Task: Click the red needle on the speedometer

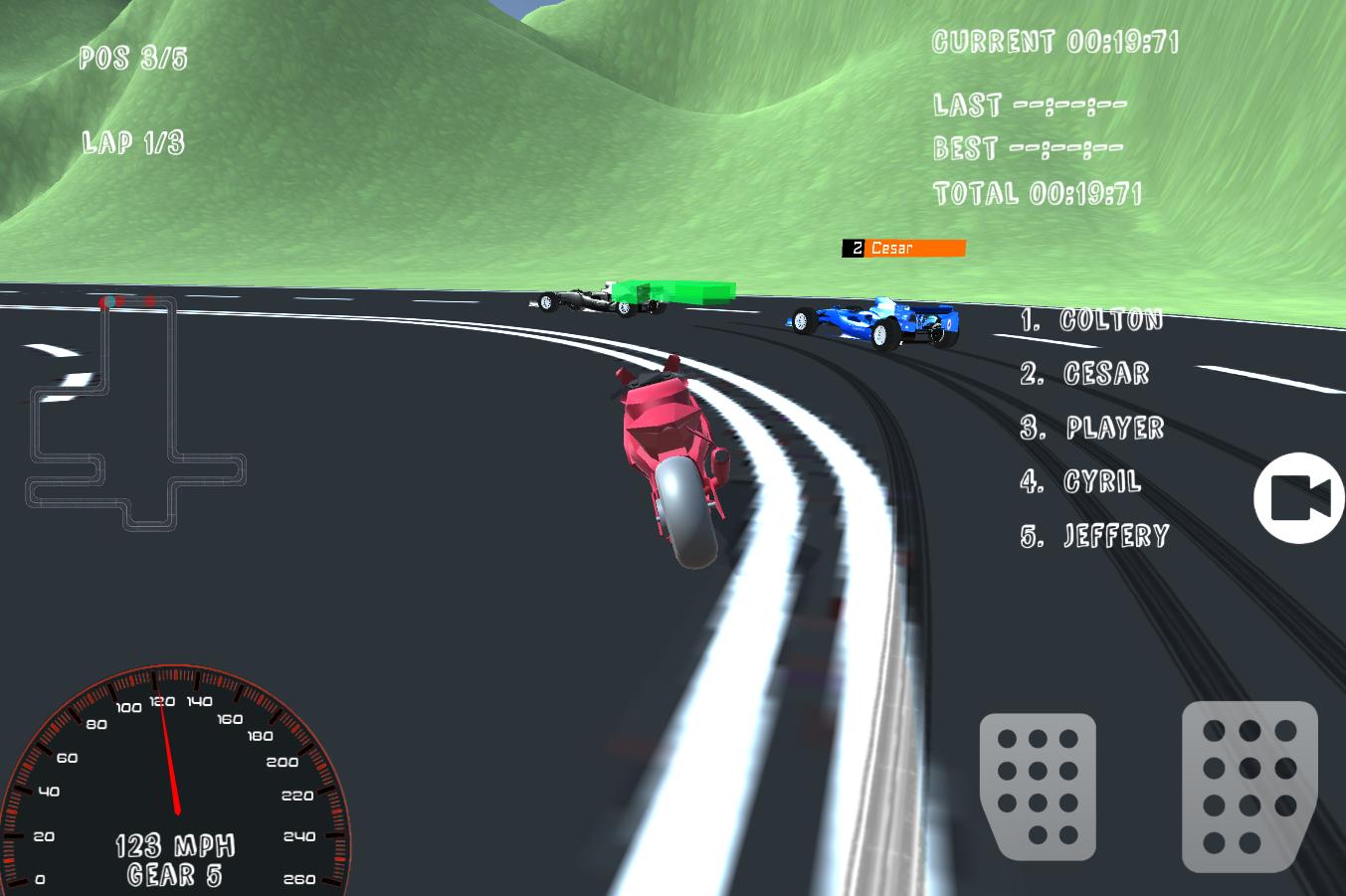Action: click(171, 756)
